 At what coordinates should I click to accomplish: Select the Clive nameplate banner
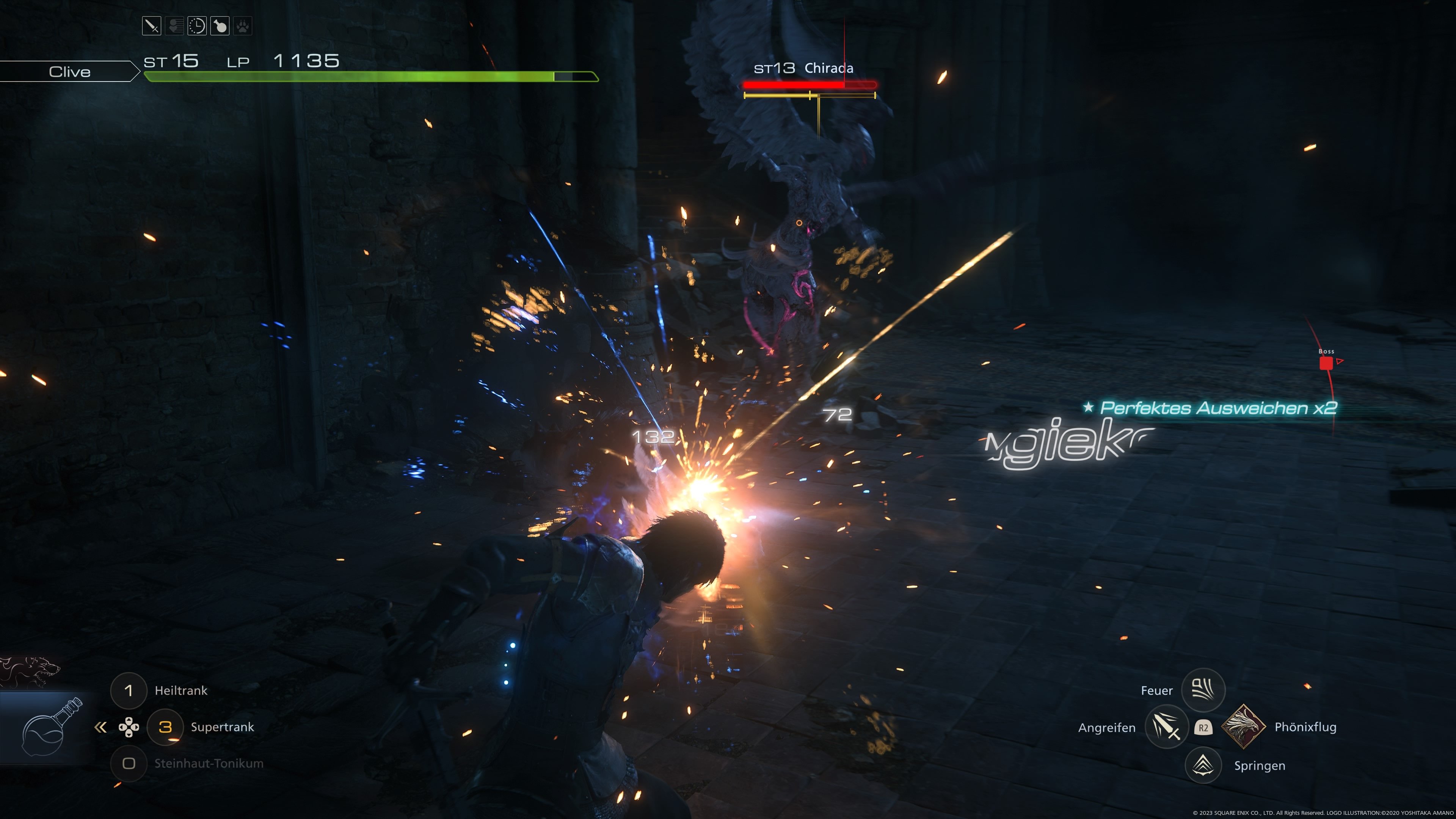tap(69, 71)
